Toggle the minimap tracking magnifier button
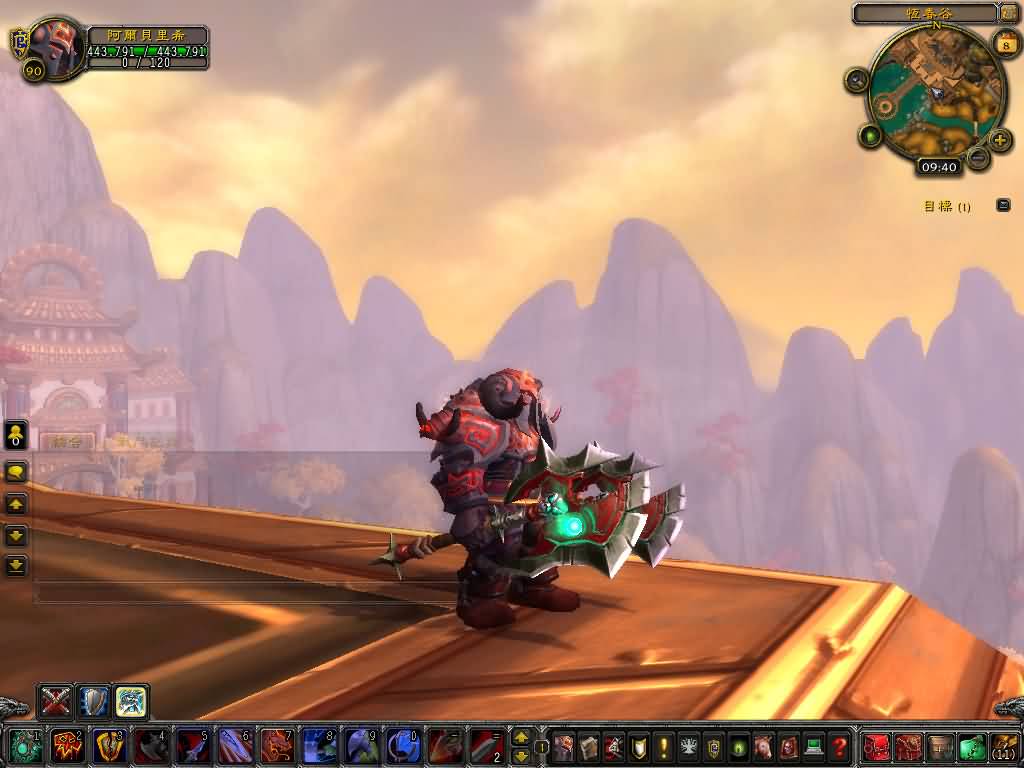1024x768 pixels. tap(857, 80)
